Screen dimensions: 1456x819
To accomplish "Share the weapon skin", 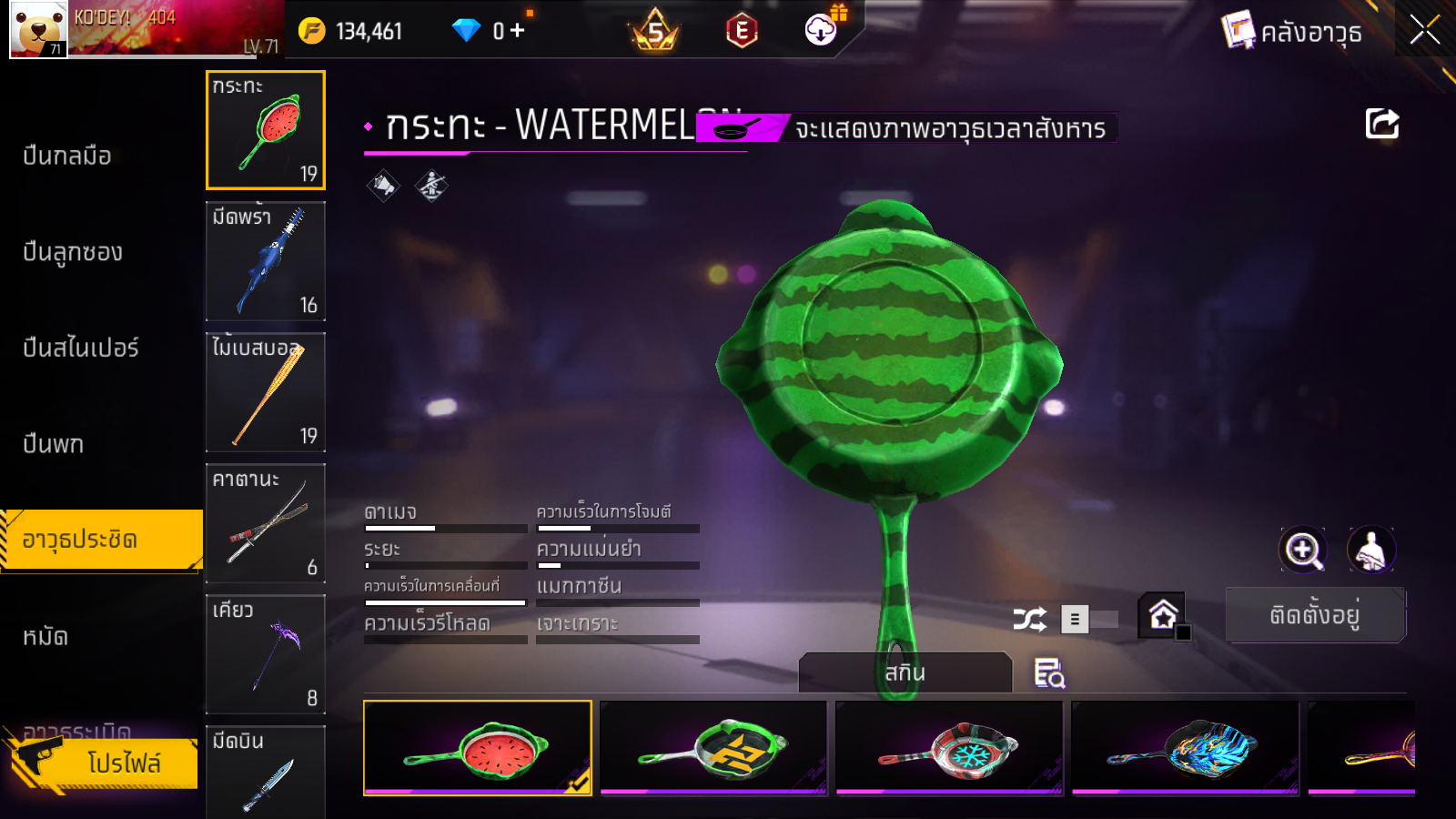I will click(x=1381, y=124).
